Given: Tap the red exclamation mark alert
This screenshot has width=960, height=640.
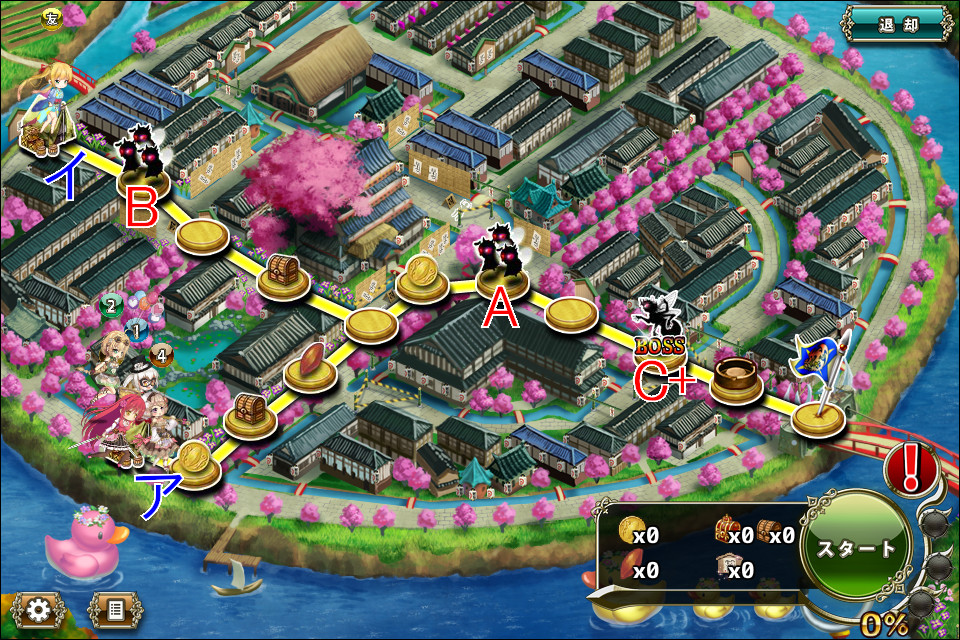Looking at the screenshot, I should (x=910, y=469).
